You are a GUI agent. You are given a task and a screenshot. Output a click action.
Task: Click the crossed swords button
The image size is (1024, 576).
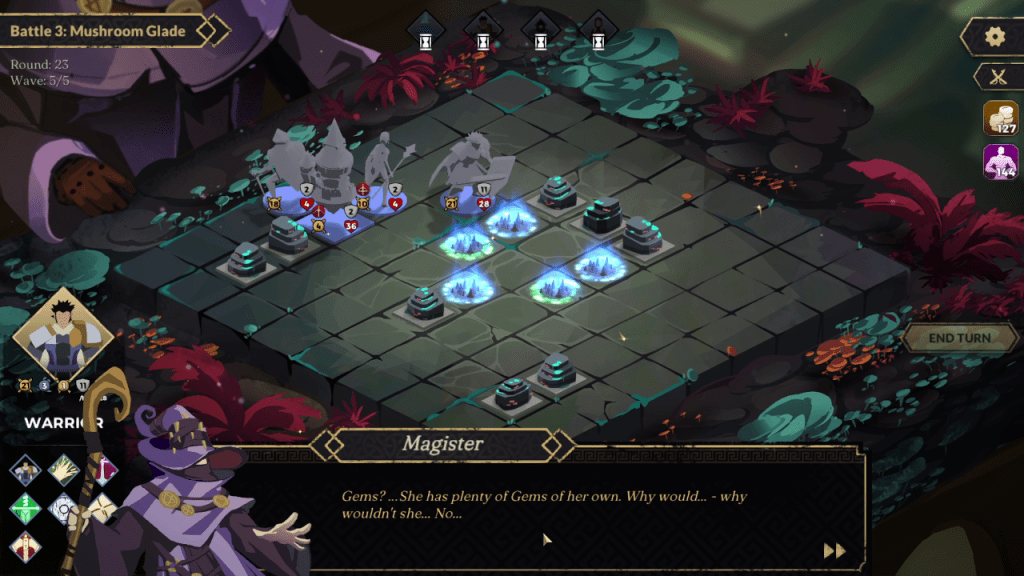996,76
